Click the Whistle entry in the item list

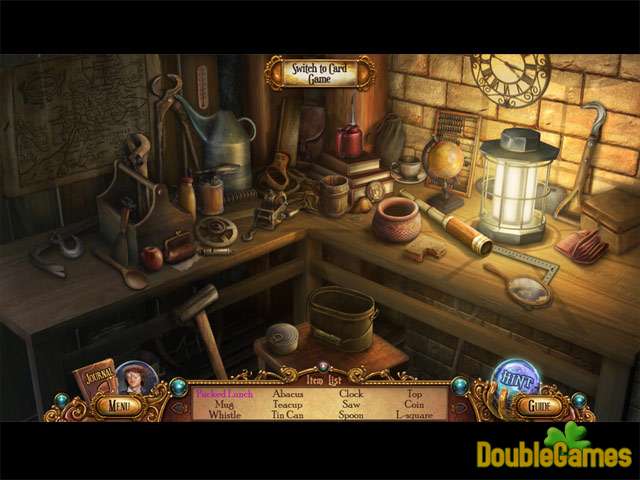225,415
